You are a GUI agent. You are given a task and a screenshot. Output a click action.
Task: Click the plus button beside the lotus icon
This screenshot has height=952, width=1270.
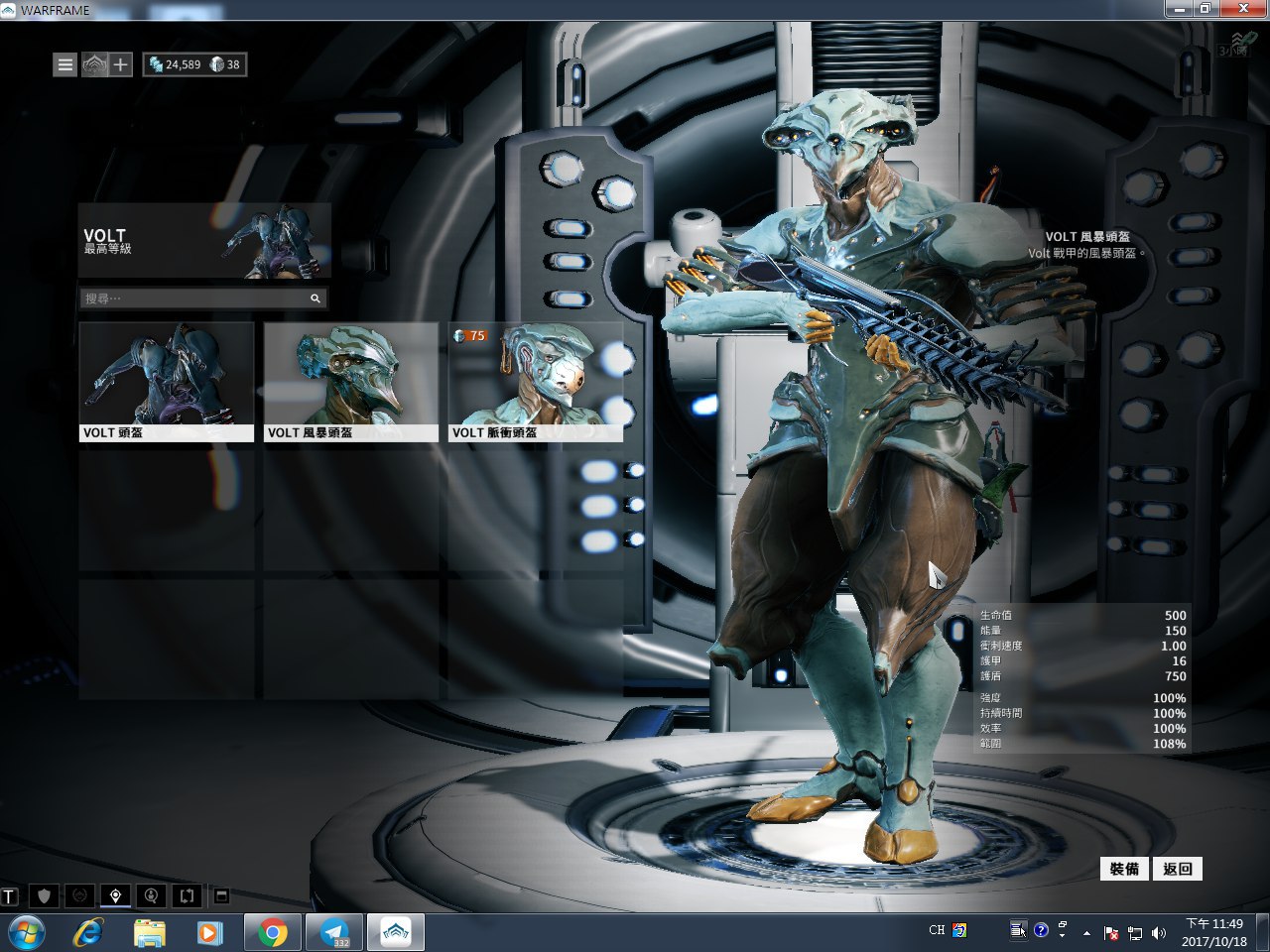click(x=120, y=65)
